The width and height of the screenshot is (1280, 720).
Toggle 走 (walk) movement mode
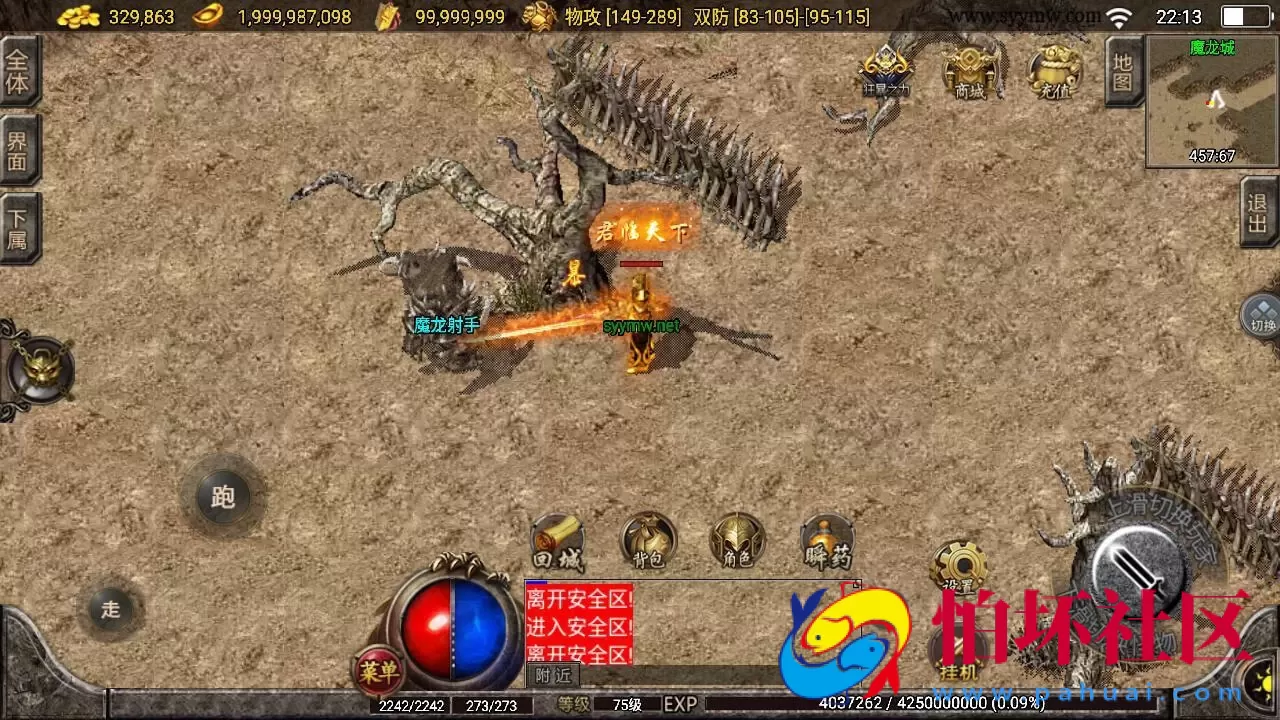(110, 609)
